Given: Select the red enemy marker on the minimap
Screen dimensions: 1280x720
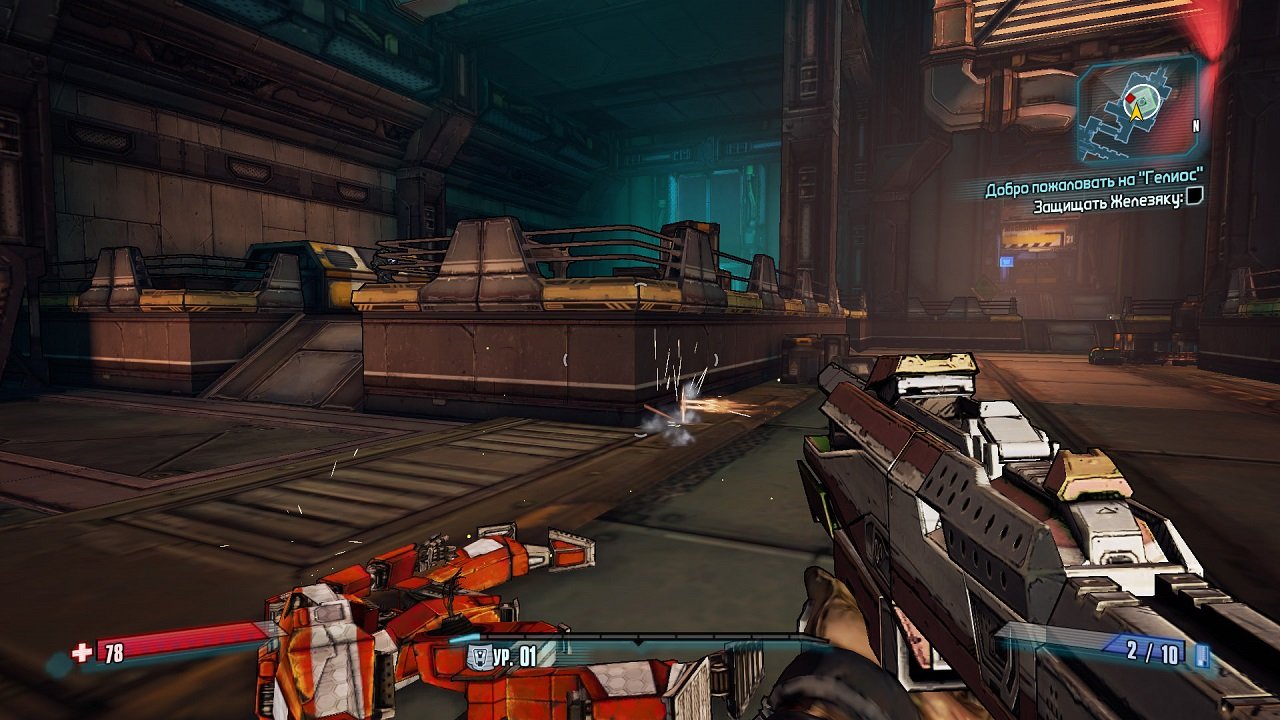Looking at the screenshot, I should tap(1130, 97).
